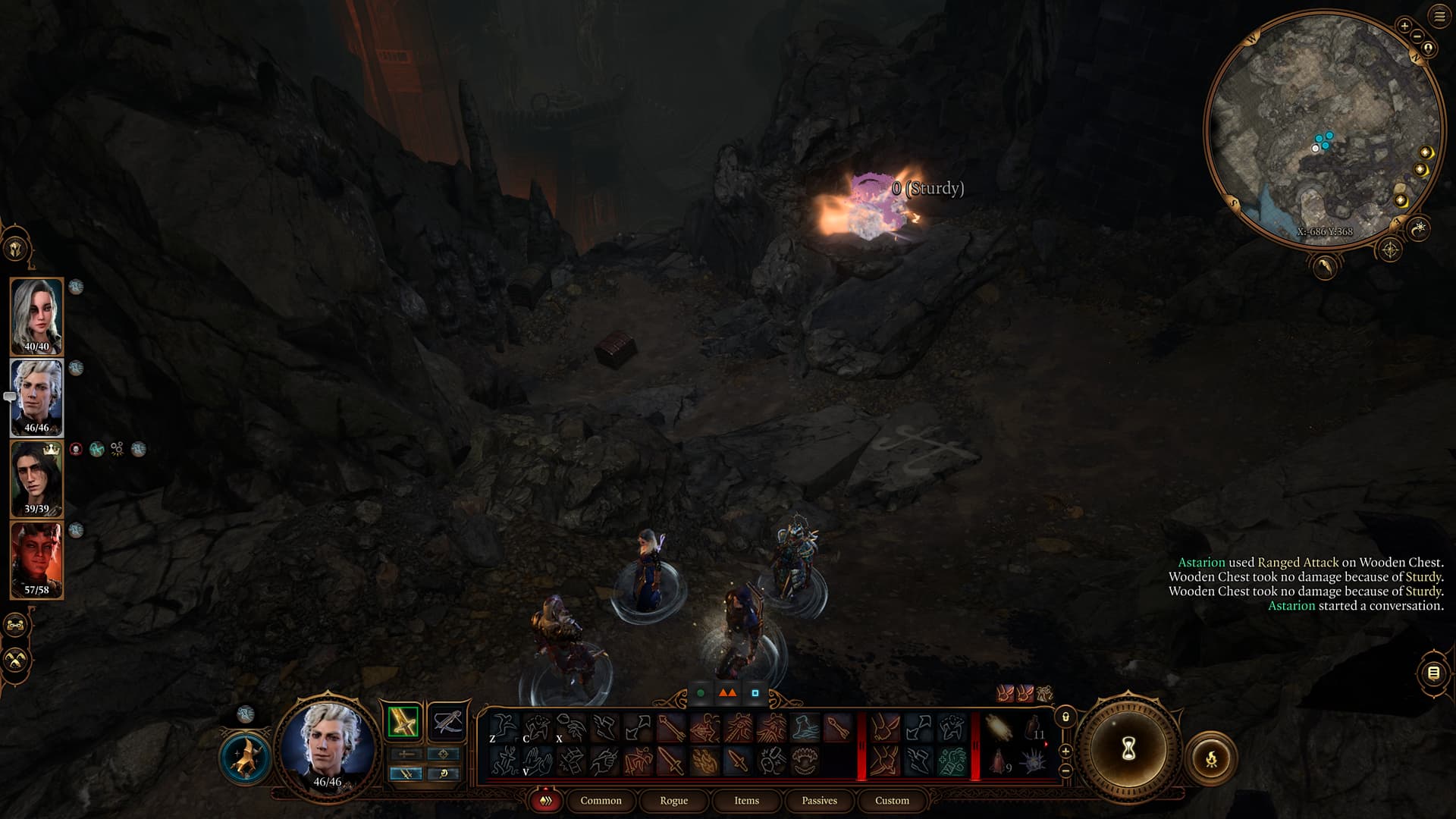1456x819 pixels.
Task: Show the Items hotbar tab
Action: click(x=746, y=800)
